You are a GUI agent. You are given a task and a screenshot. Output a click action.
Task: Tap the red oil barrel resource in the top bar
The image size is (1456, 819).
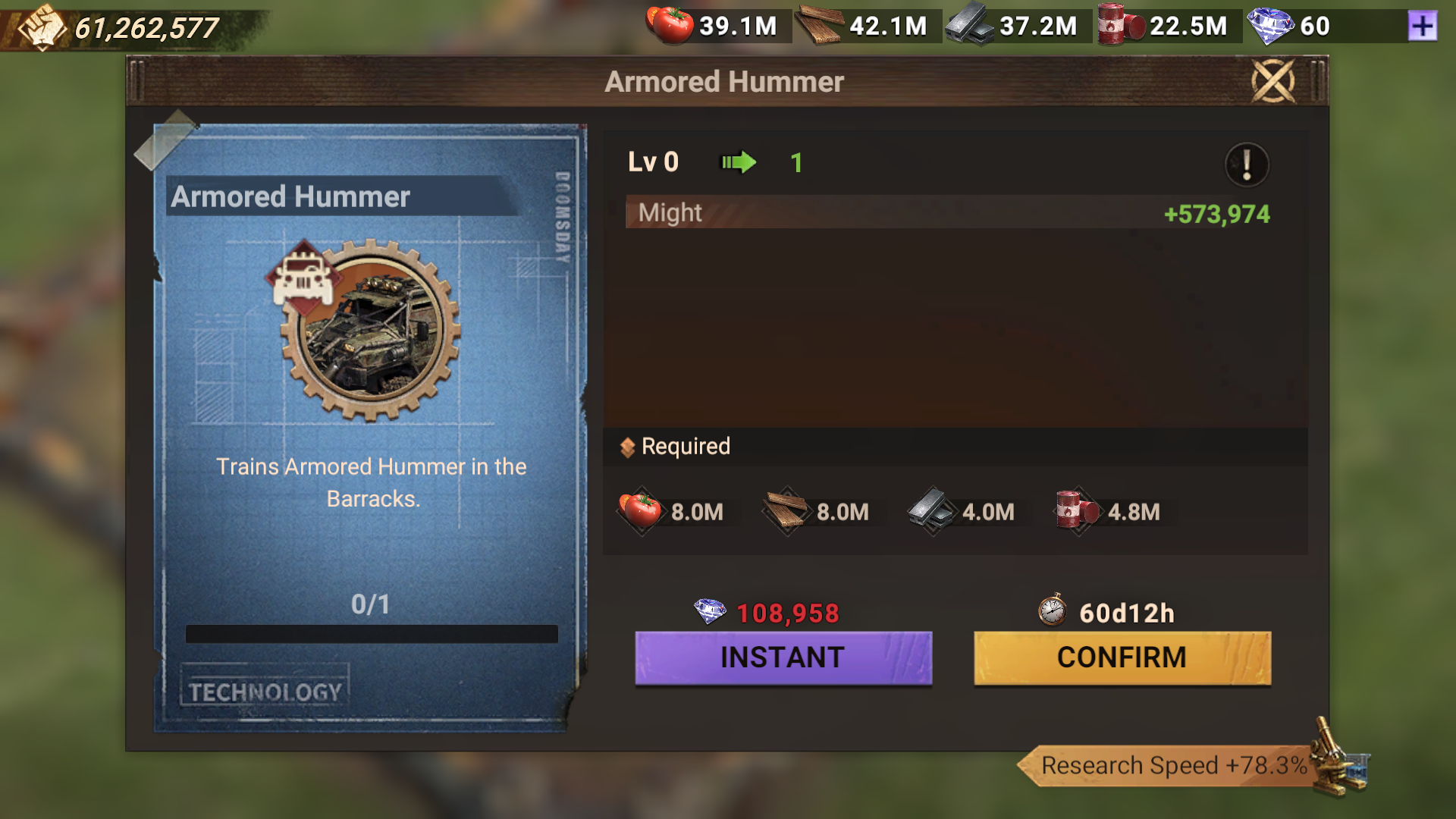coord(1120,25)
